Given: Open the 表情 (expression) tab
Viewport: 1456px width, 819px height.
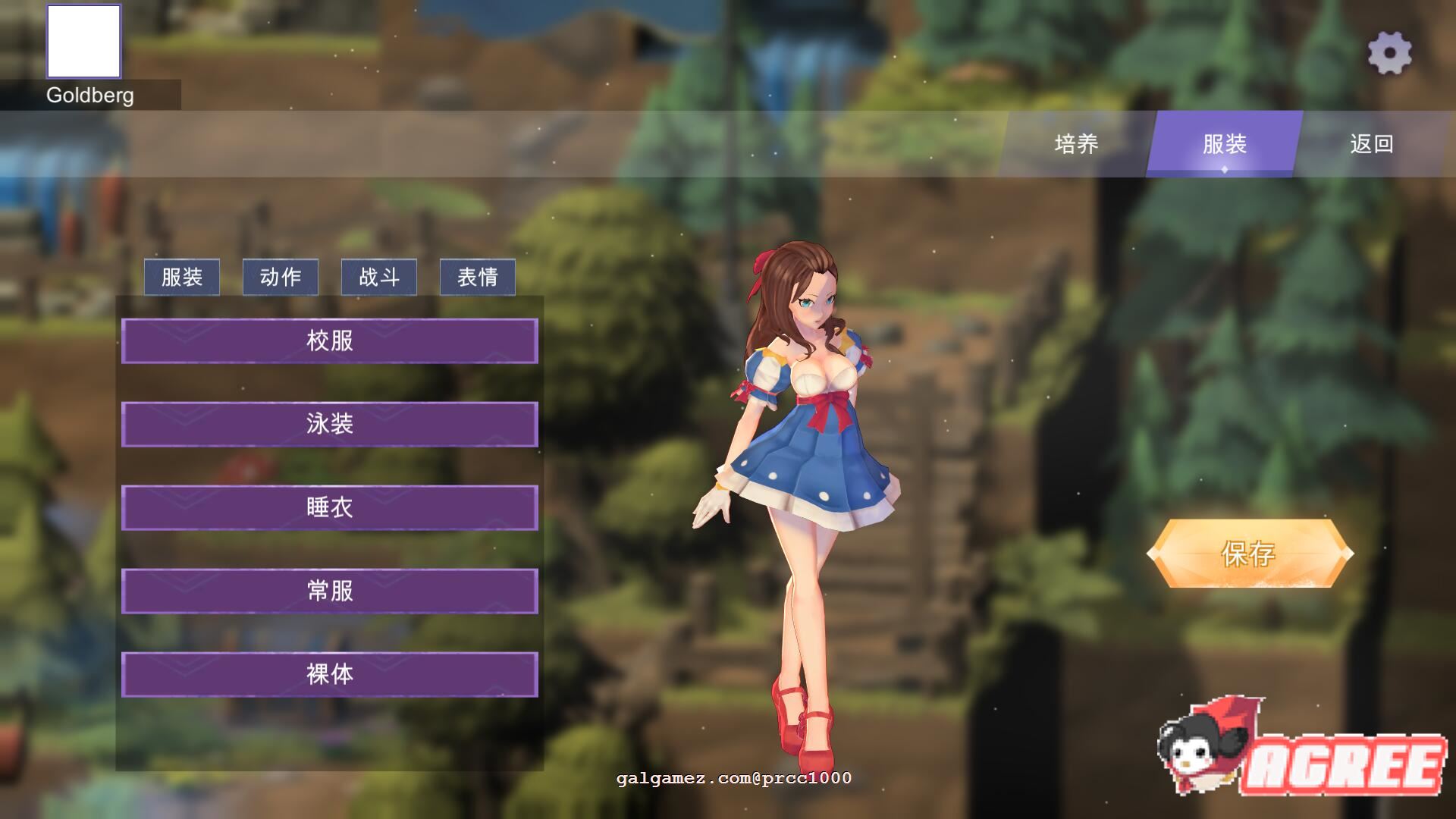Looking at the screenshot, I should (x=477, y=277).
